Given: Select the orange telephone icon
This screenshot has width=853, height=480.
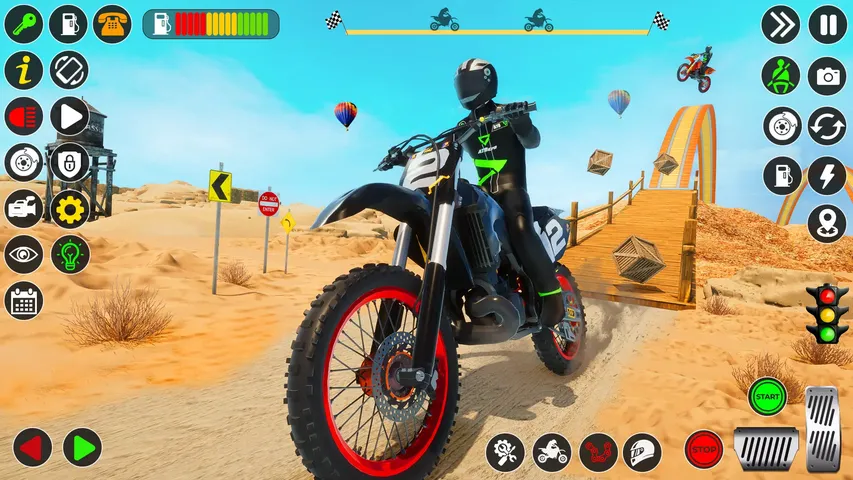Looking at the screenshot, I should tap(112, 23).
